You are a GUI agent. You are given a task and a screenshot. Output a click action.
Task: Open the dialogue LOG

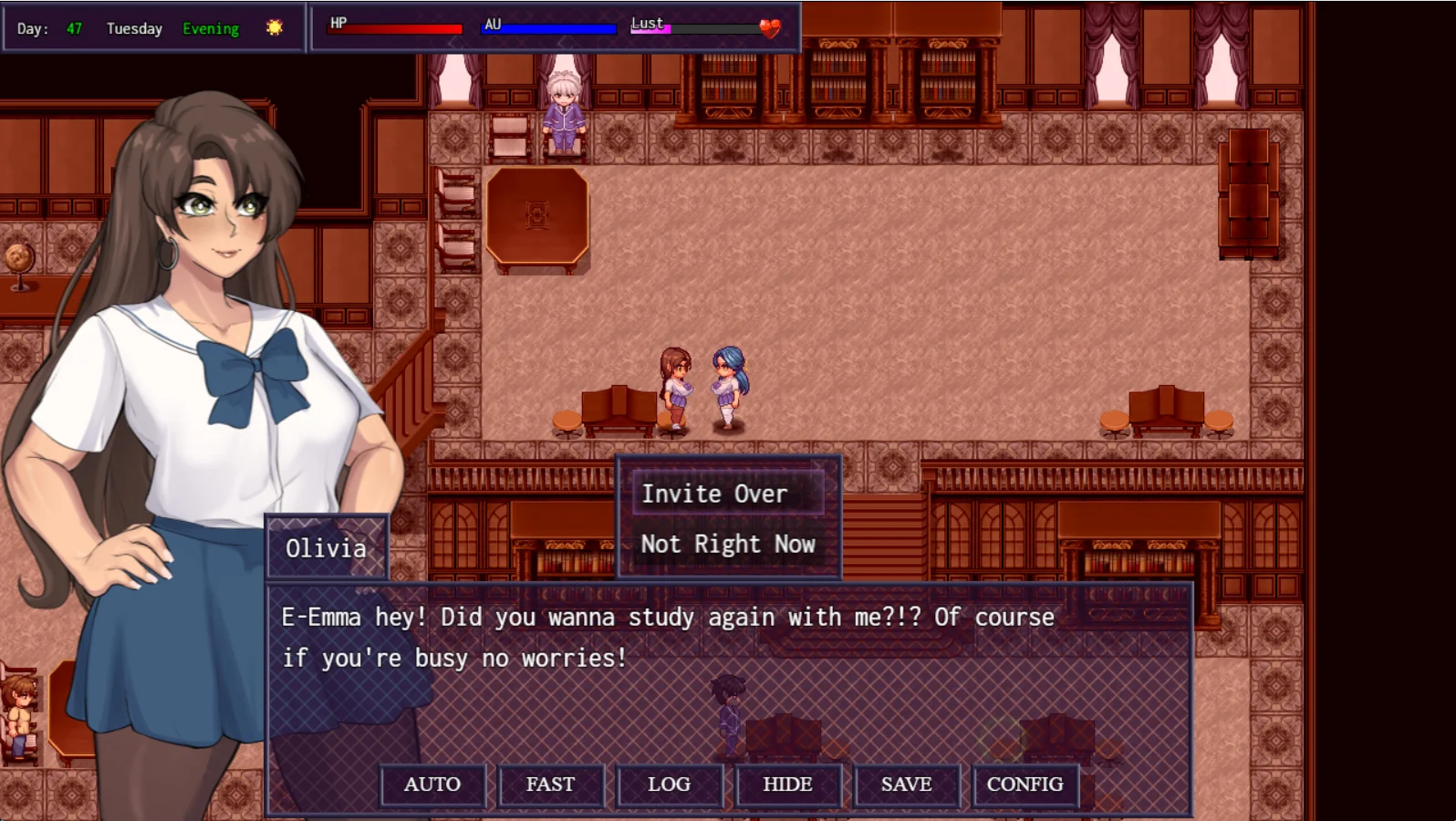669,785
